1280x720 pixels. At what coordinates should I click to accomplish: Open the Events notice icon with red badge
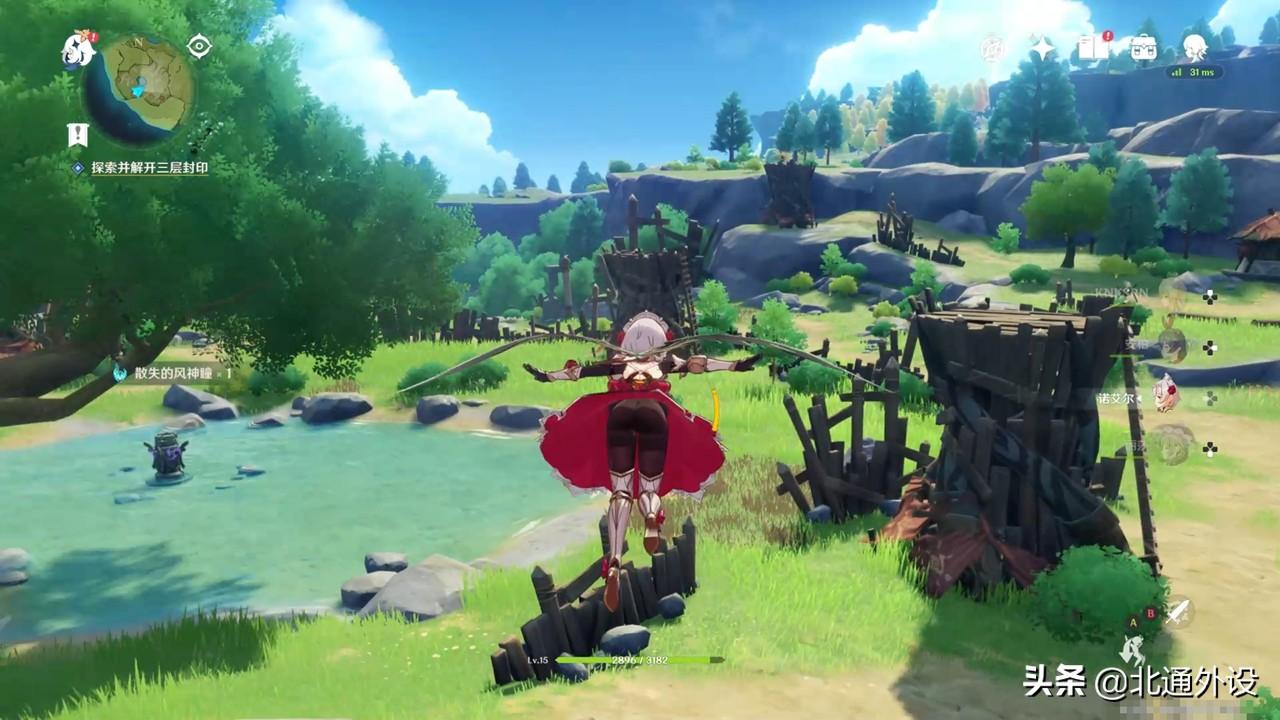click(1089, 46)
